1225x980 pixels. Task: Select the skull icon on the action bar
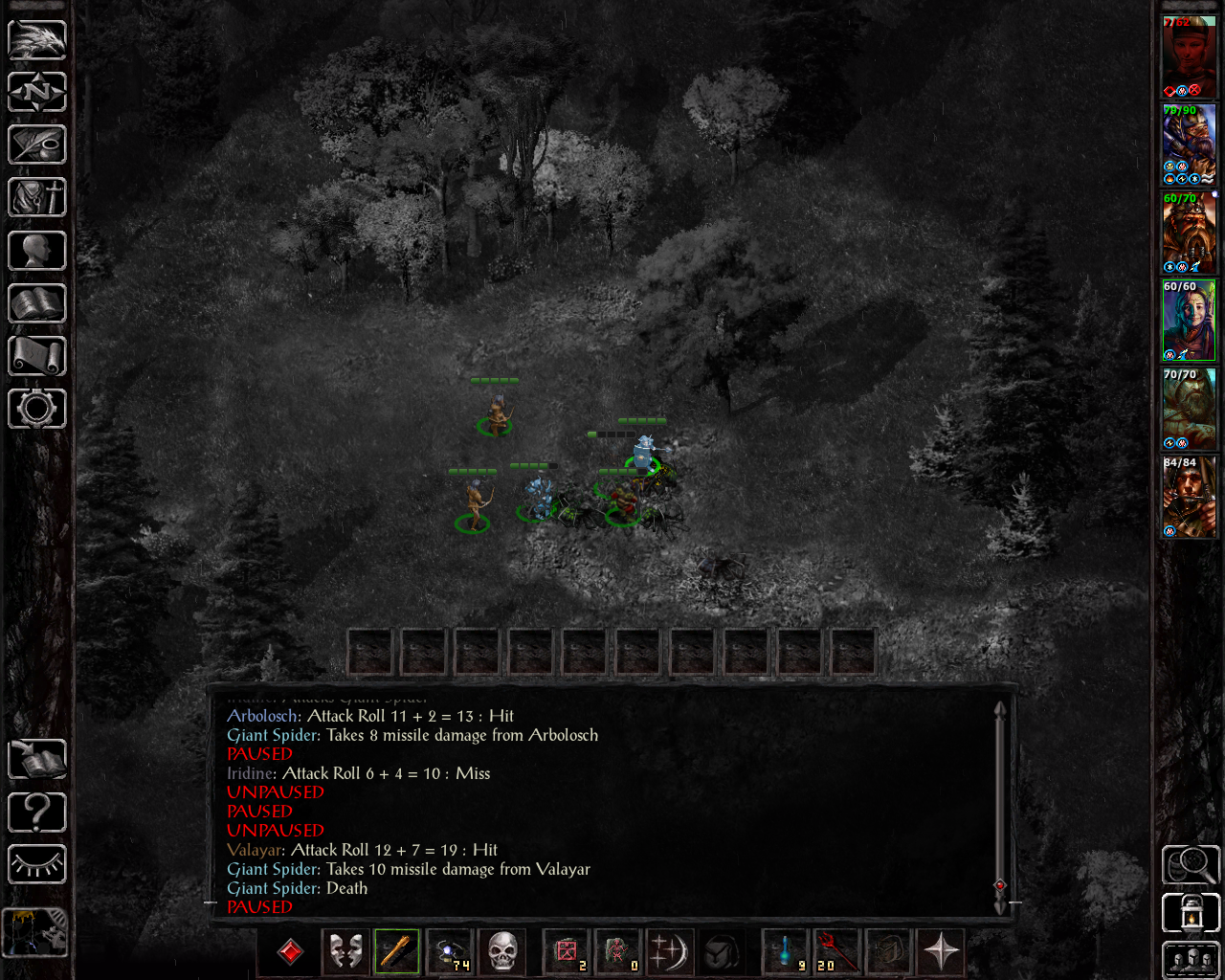tap(502, 951)
